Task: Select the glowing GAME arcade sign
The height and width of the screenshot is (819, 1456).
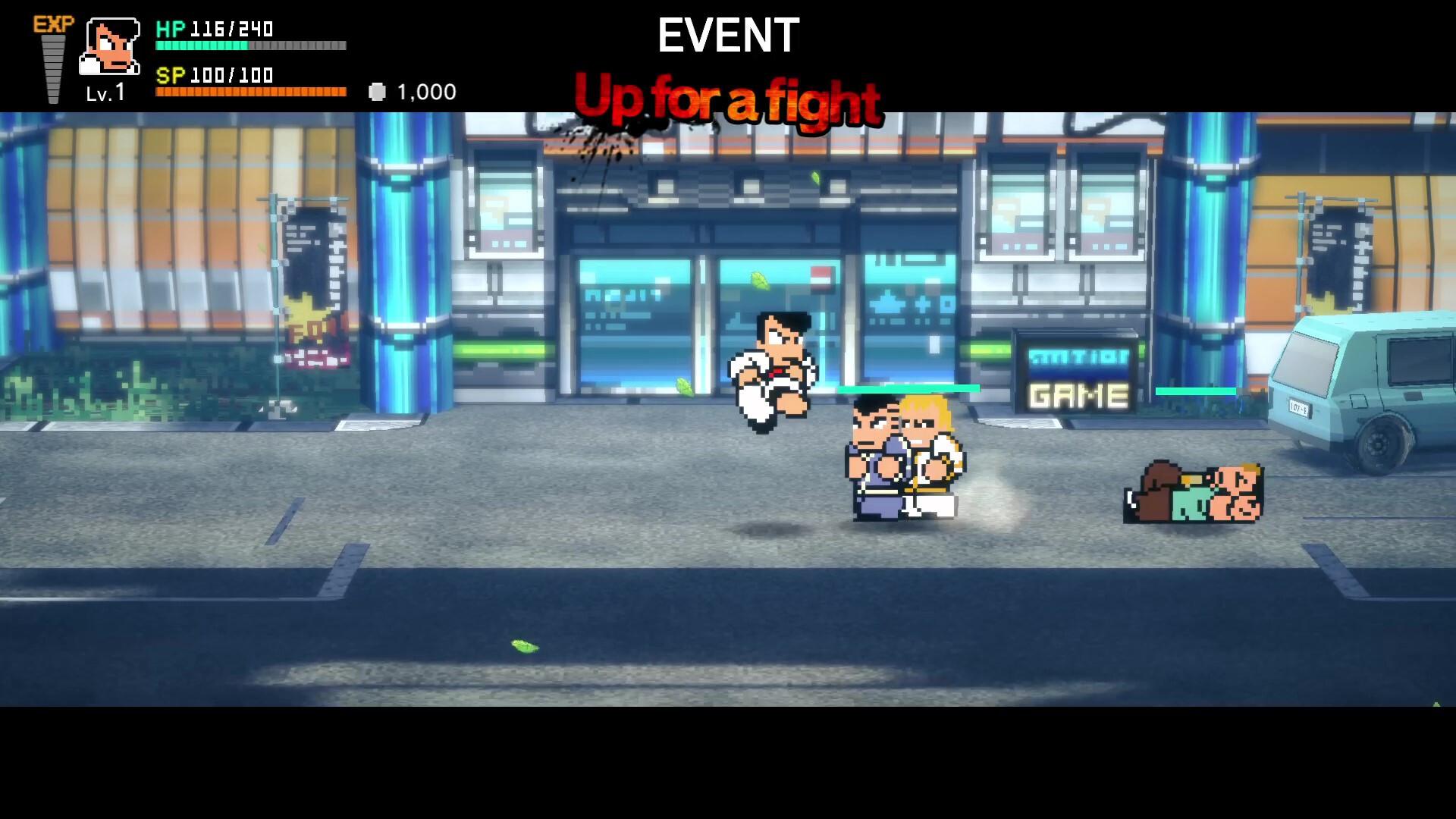Action: (x=1078, y=393)
